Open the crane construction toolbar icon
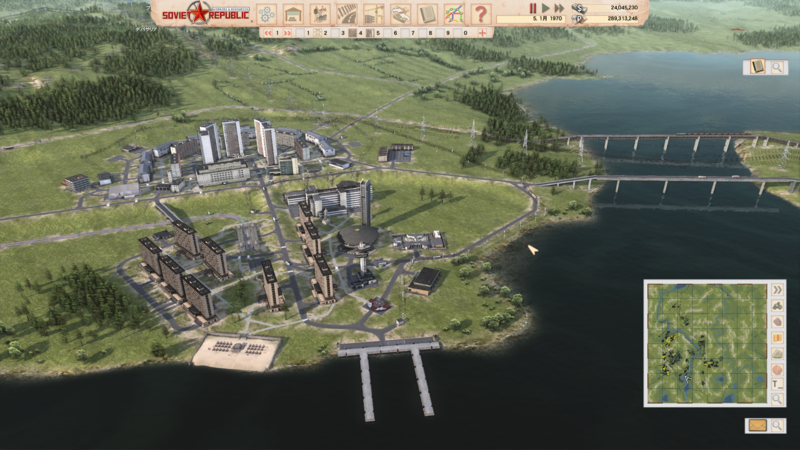Image resolution: width=800 pixels, height=450 pixels. click(373, 14)
